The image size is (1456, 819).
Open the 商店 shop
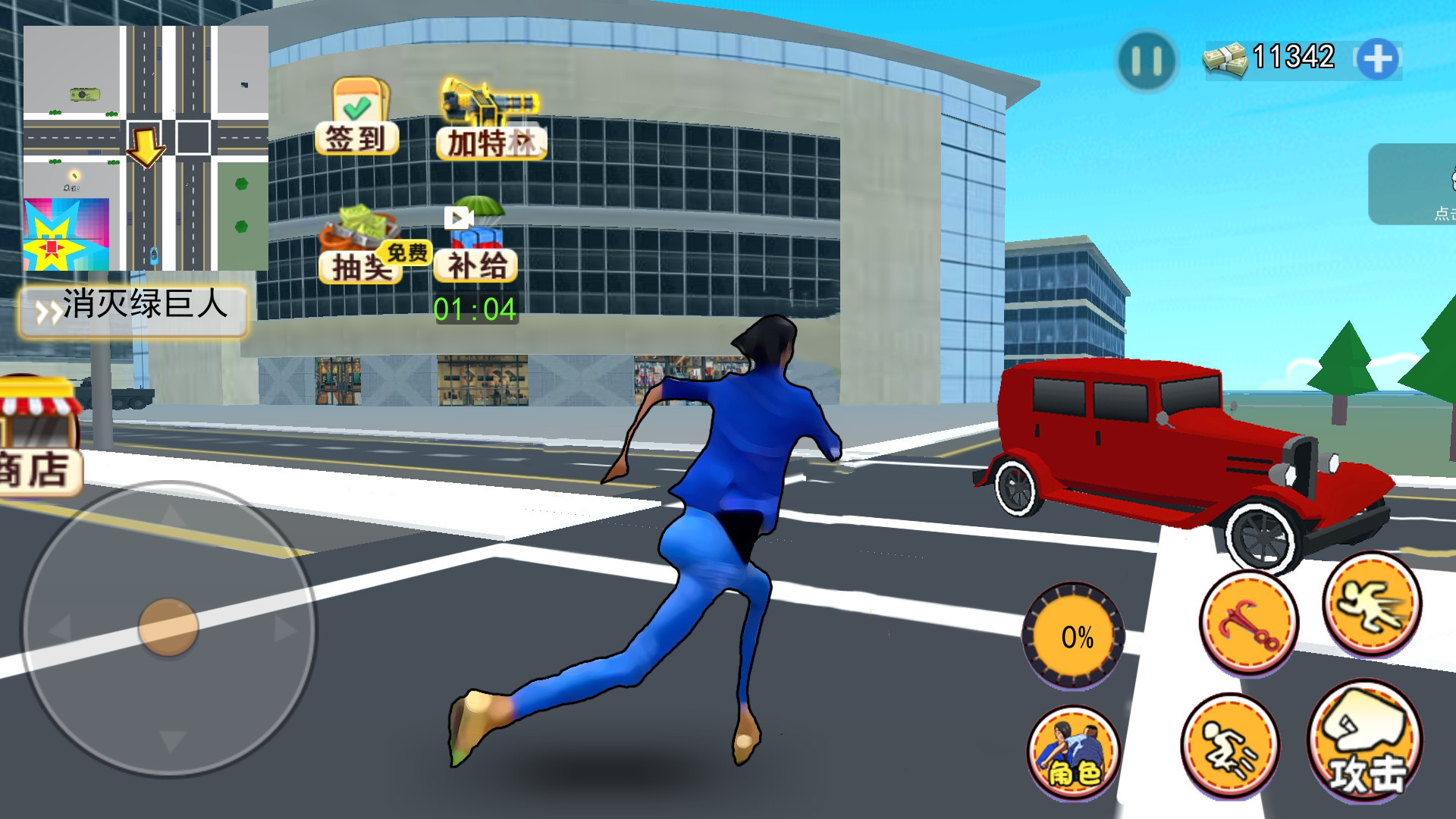38,440
